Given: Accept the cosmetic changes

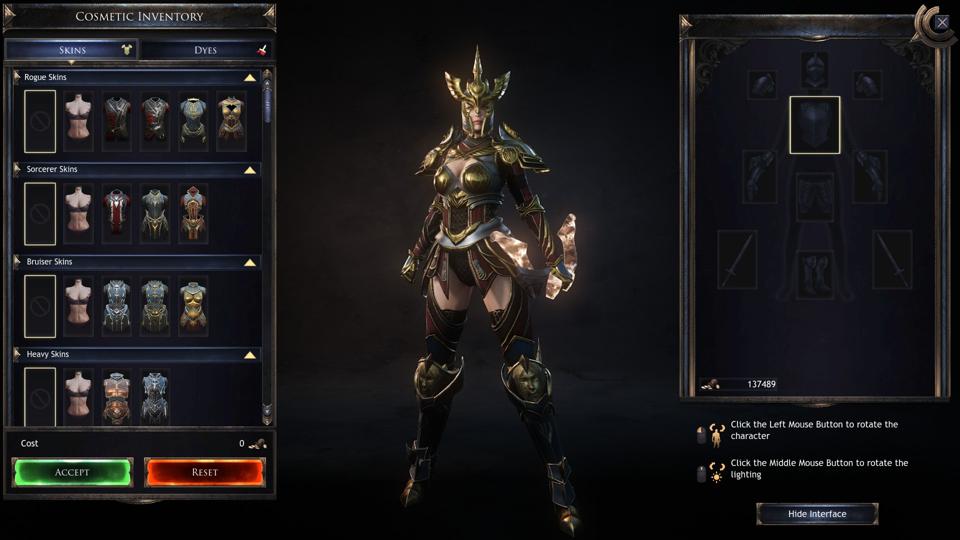Looking at the screenshot, I should (x=72, y=472).
